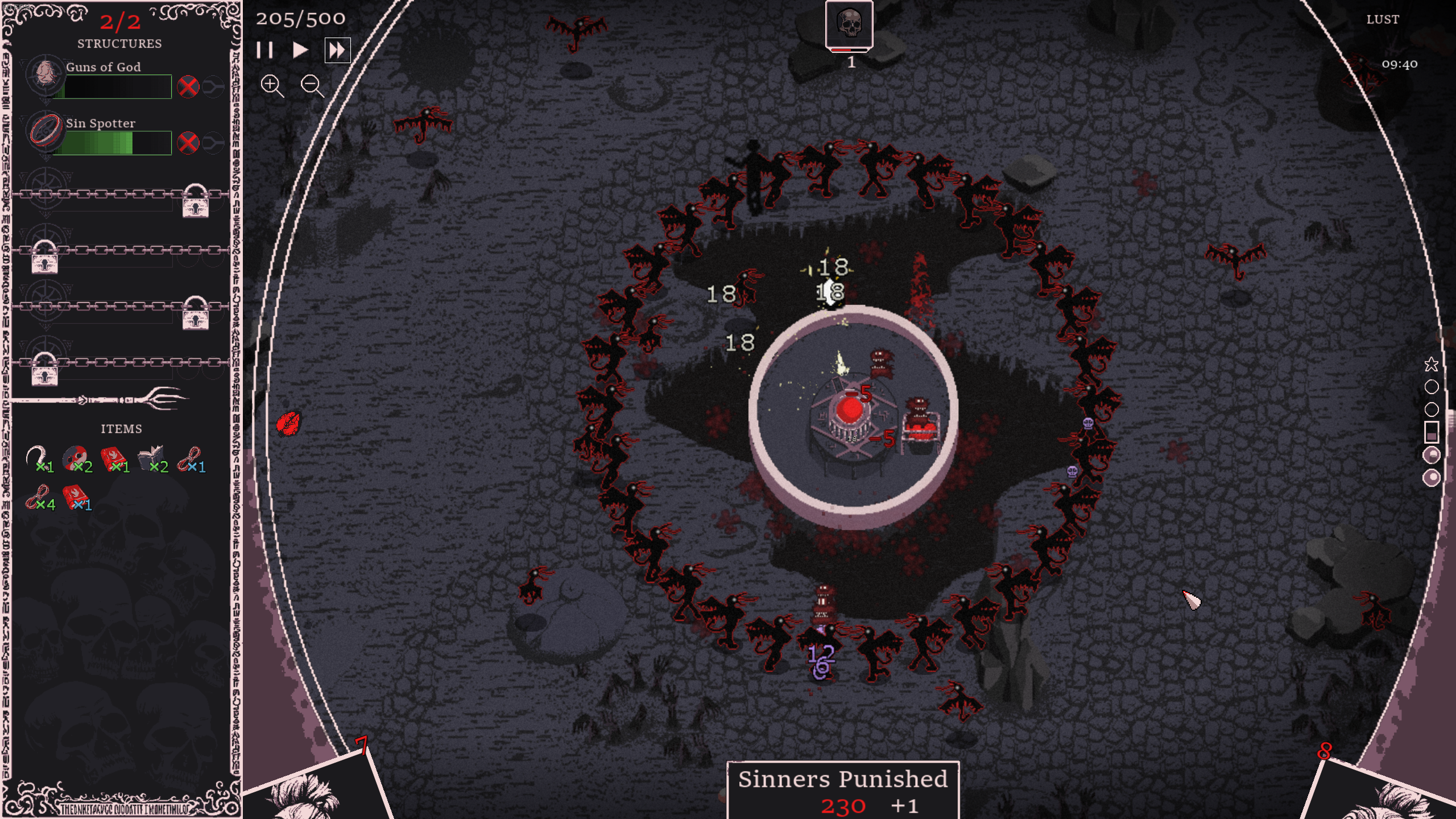Viewport: 1456px width, 819px height.
Task: Open the skull portrait at top center
Action: [849, 25]
